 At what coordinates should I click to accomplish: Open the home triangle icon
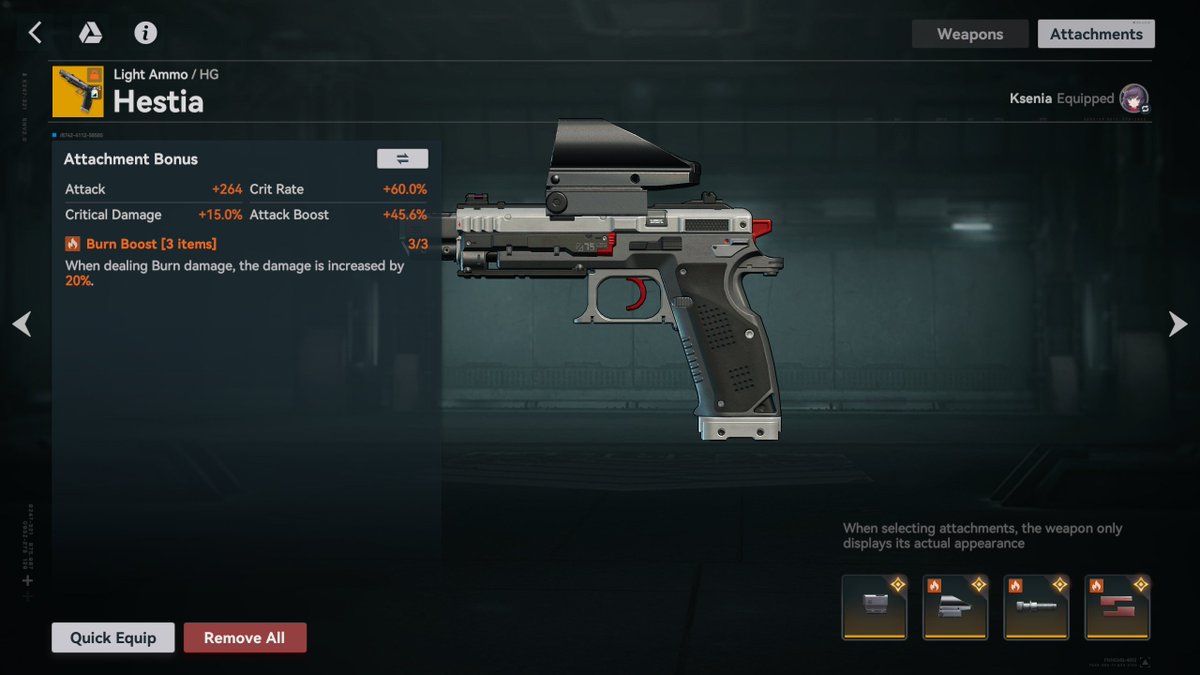(91, 33)
